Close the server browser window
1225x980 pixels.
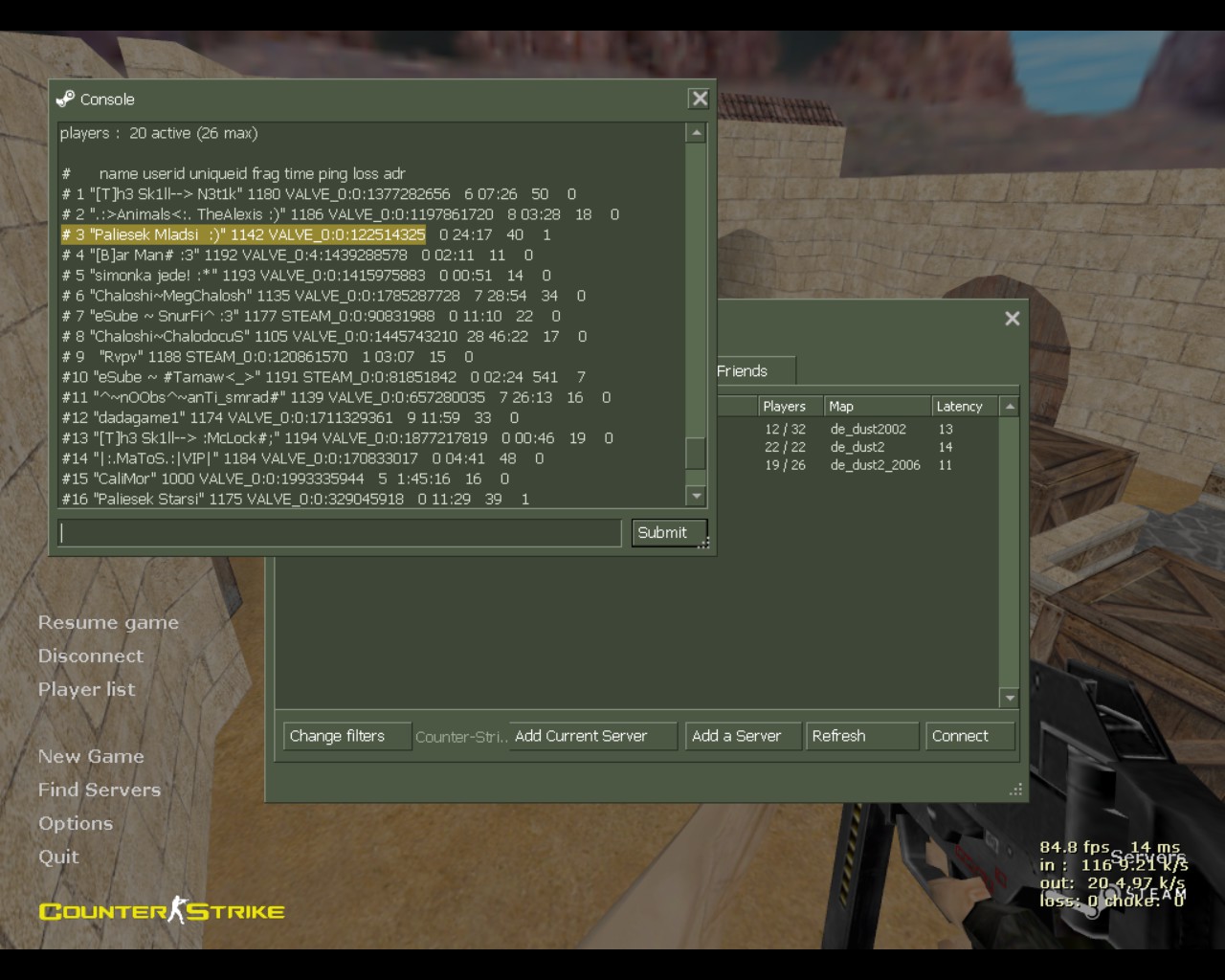point(1013,319)
